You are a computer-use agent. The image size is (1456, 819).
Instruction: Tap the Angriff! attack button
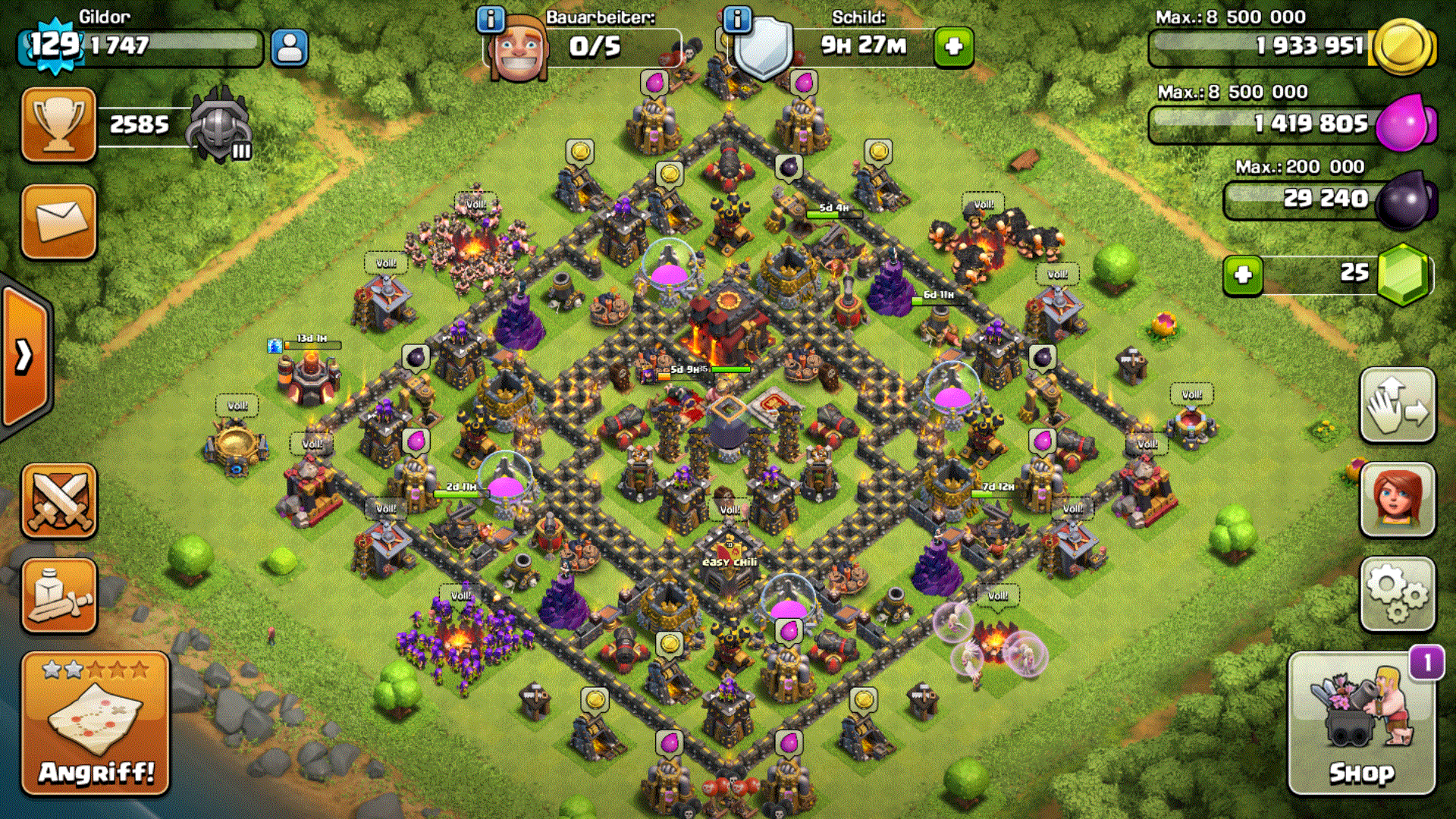(x=96, y=724)
